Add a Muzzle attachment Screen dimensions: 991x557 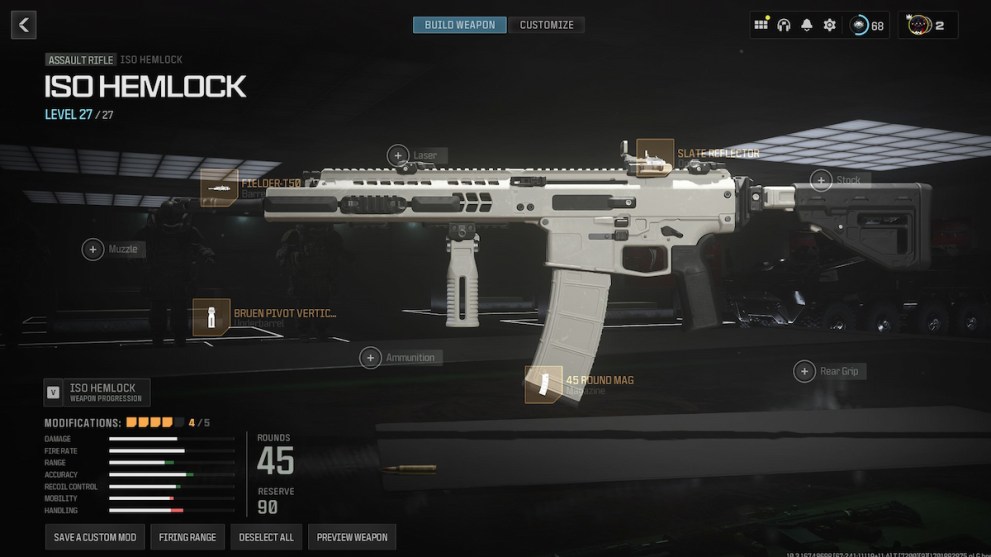tap(93, 249)
